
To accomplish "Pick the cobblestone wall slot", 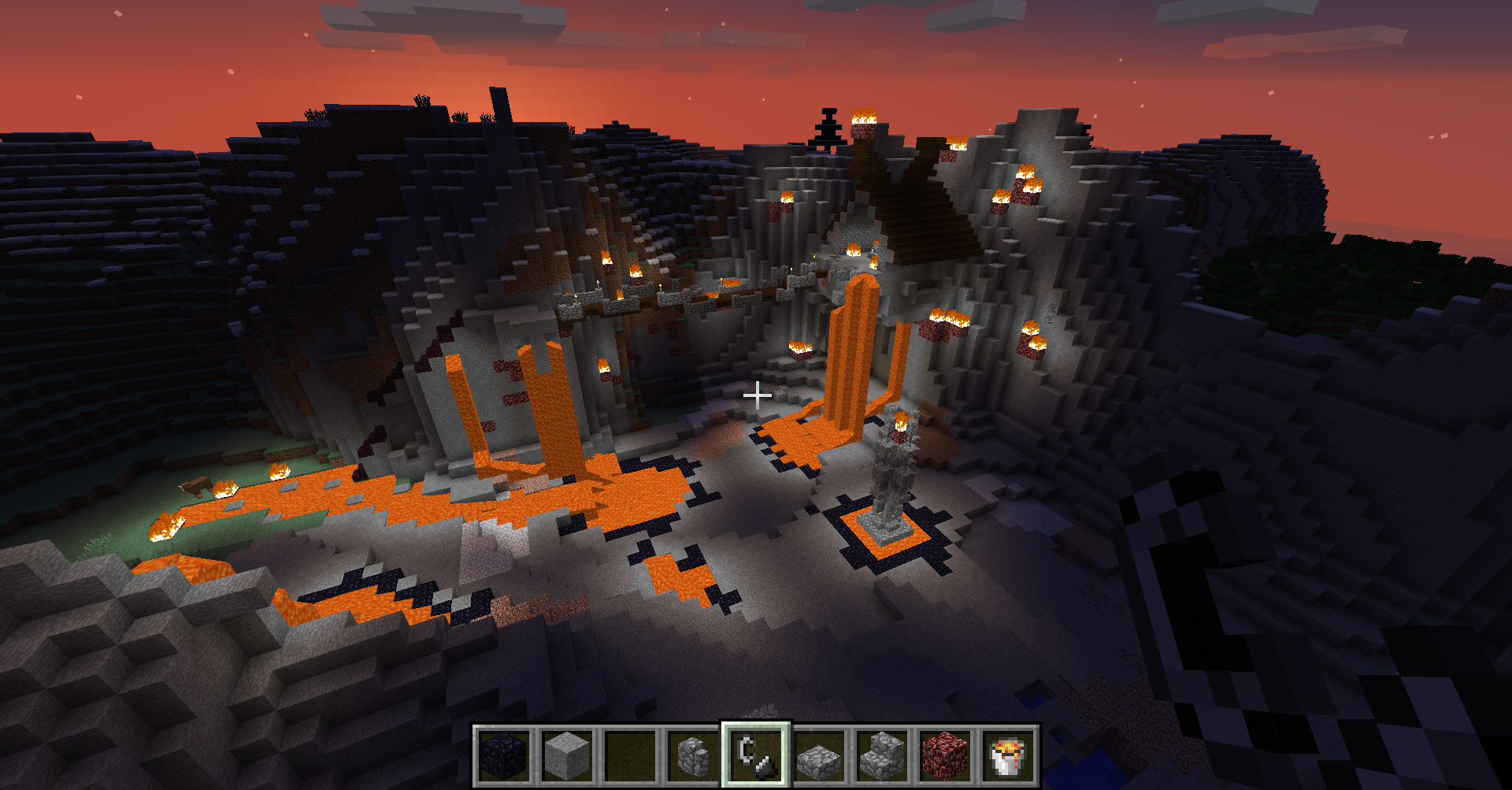I will click(x=694, y=756).
